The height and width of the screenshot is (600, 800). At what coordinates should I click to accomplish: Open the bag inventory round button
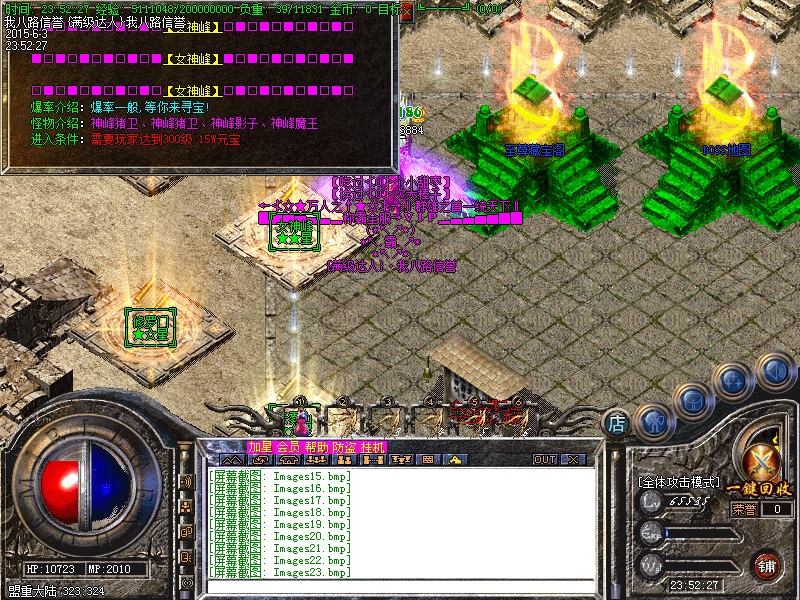pos(692,401)
